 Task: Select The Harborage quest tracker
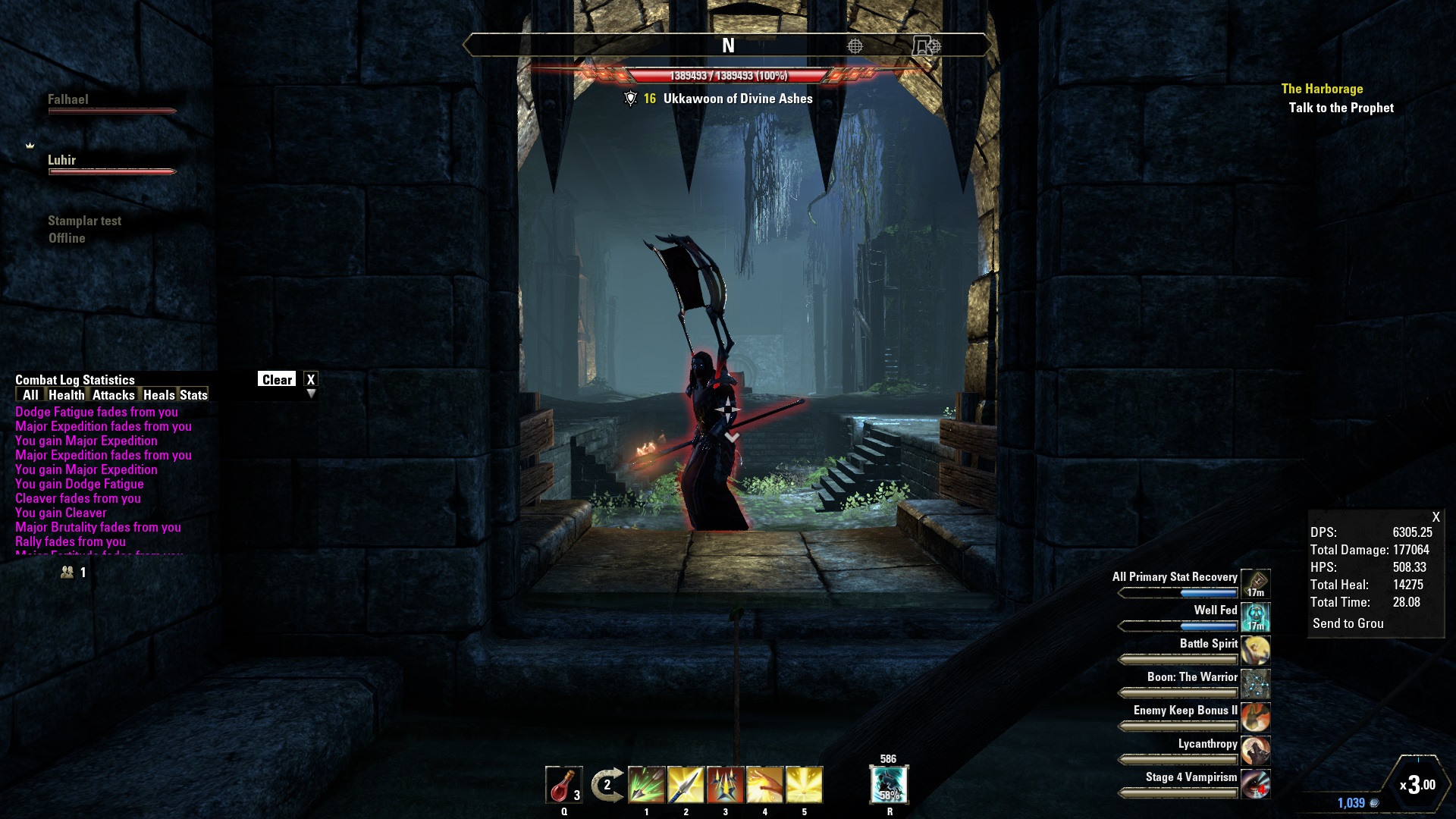coord(1322,89)
